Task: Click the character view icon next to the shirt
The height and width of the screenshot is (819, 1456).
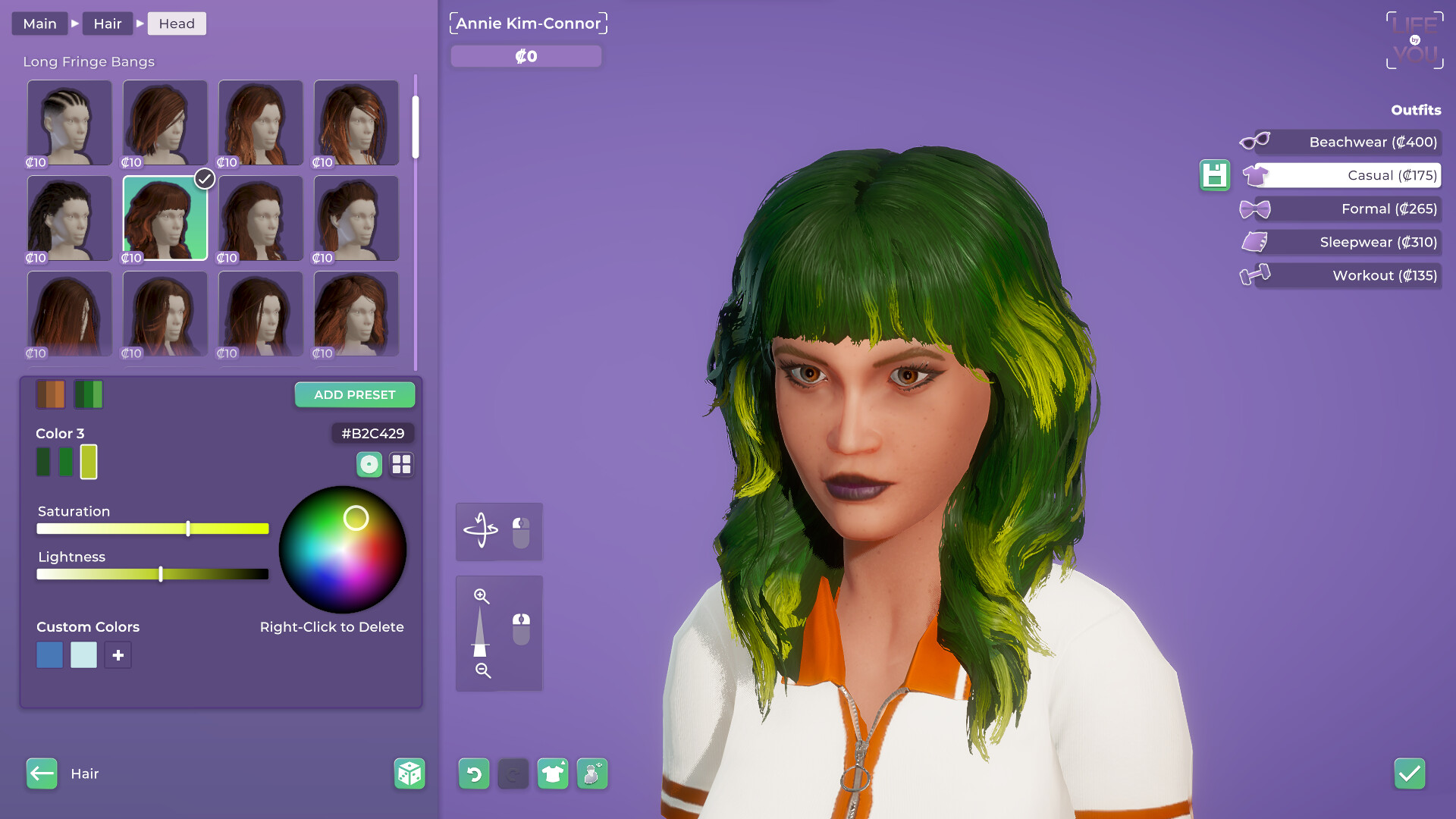Action: coord(592,773)
